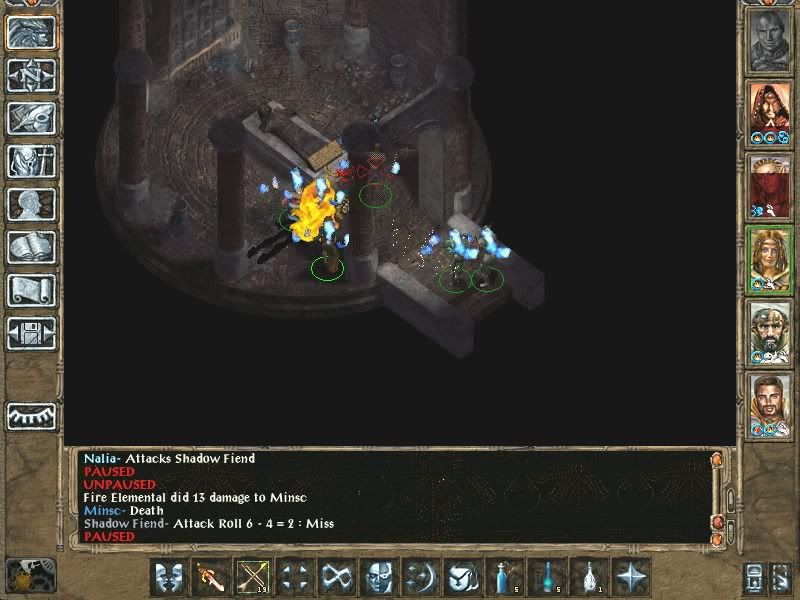Image resolution: width=800 pixels, height=600 pixels.
Task: Open the special abilities star button
Action: (632, 578)
